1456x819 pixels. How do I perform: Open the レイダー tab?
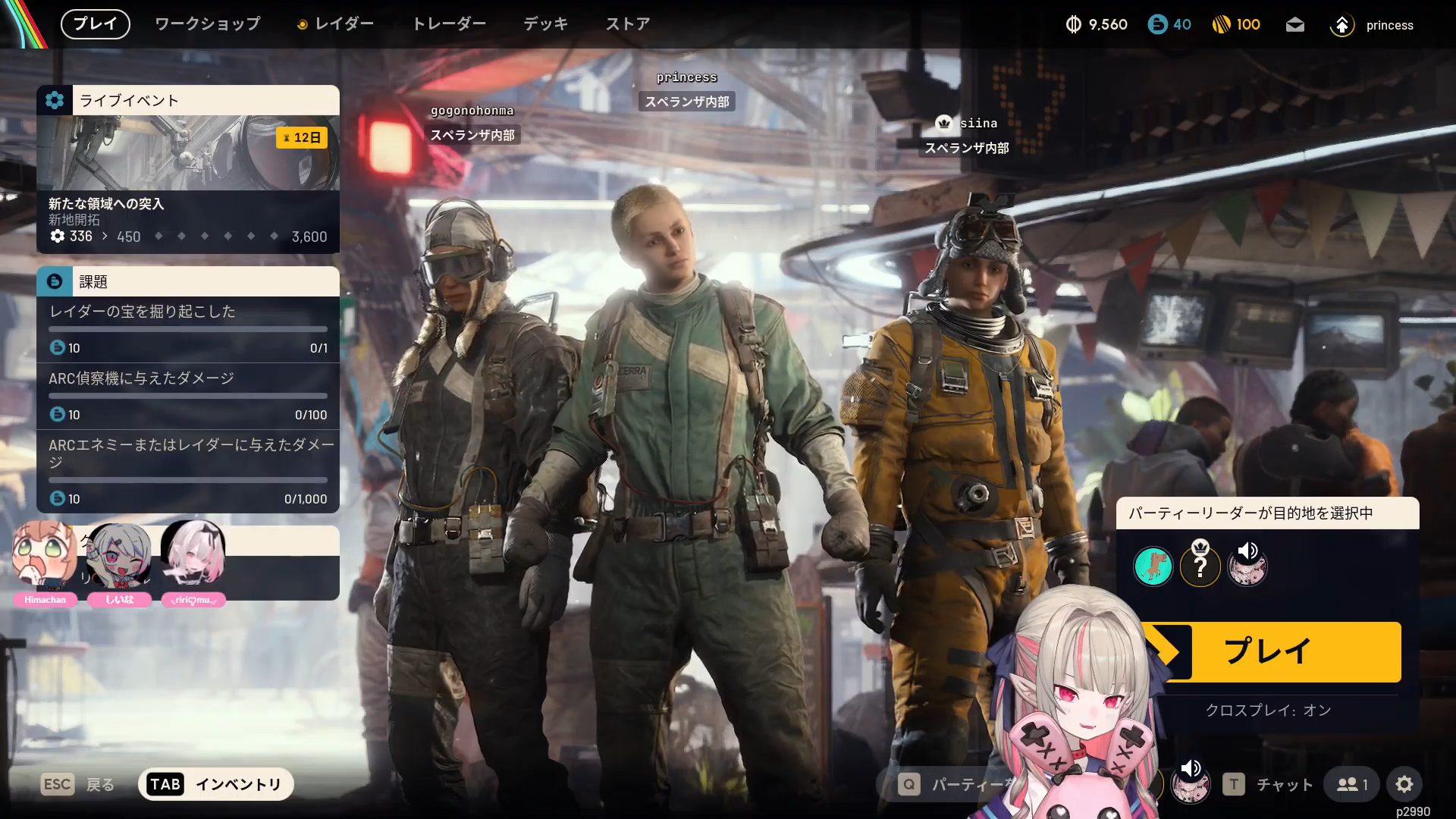click(x=336, y=24)
